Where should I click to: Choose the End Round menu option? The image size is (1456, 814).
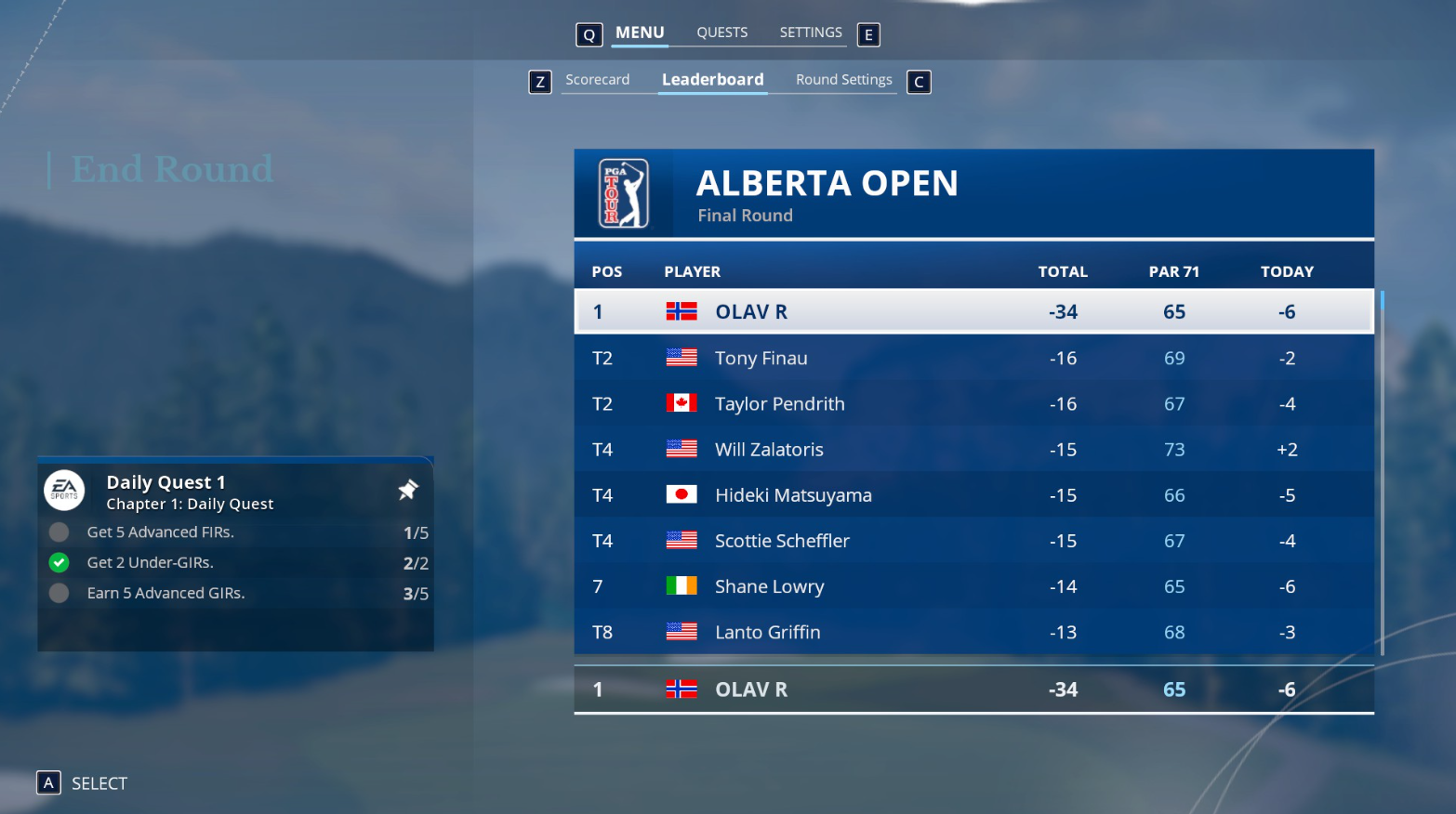(173, 169)
